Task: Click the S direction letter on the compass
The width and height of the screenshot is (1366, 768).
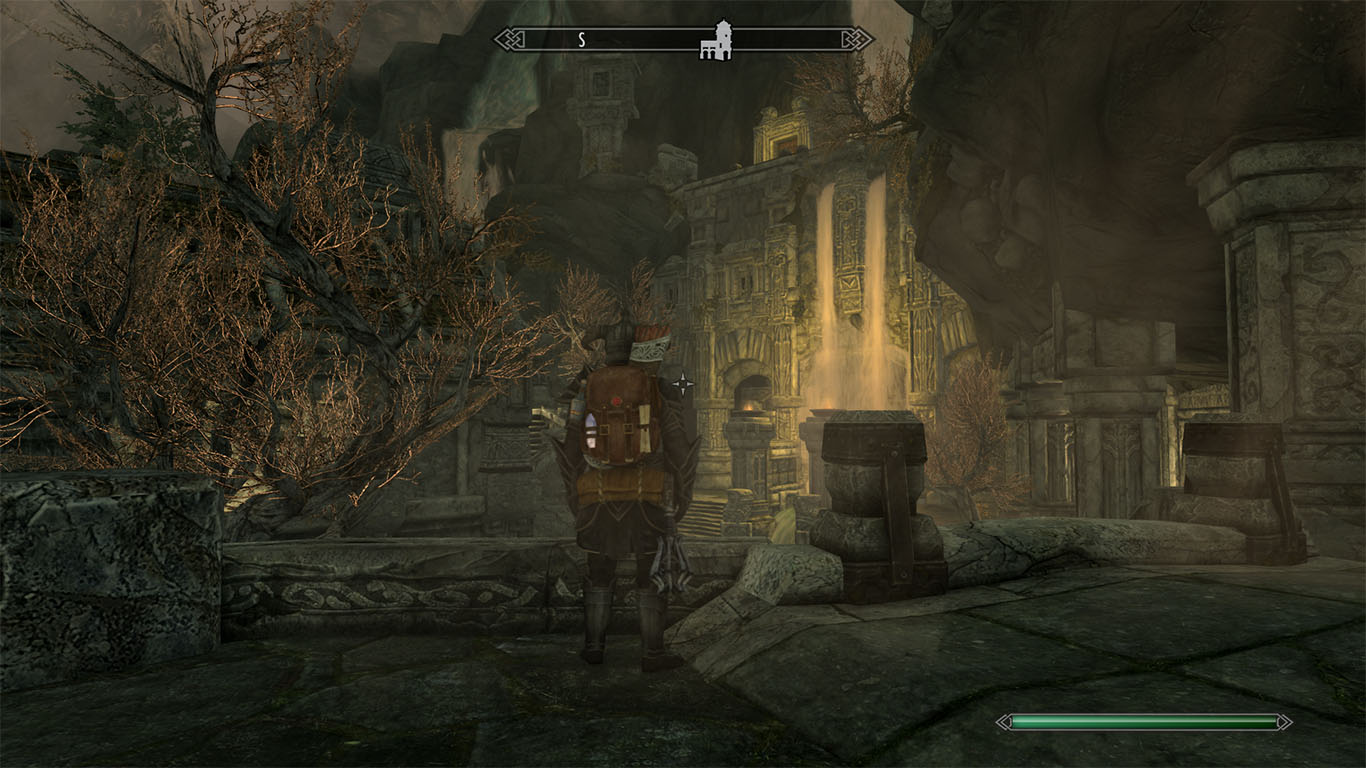Action: pos(581,38)
